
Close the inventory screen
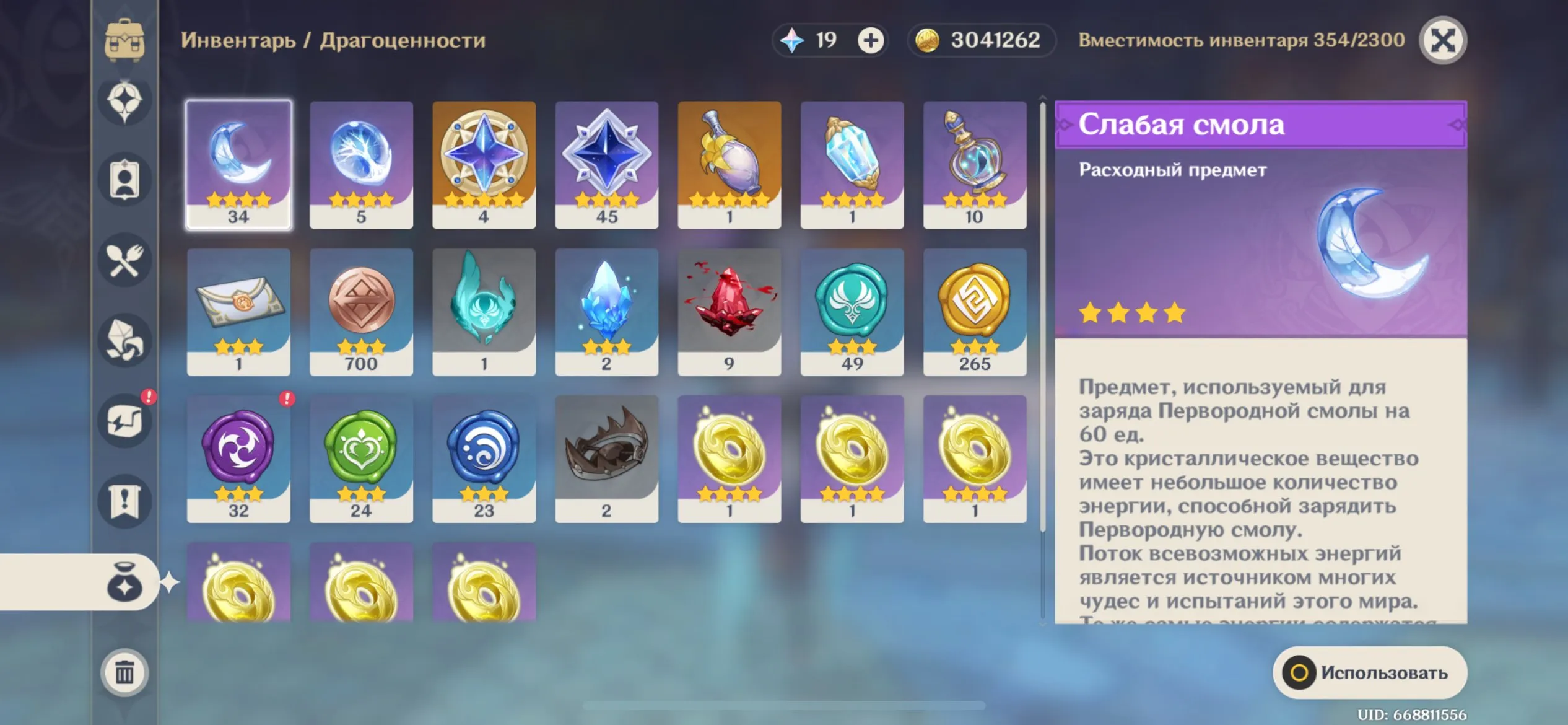point(1442,41)
